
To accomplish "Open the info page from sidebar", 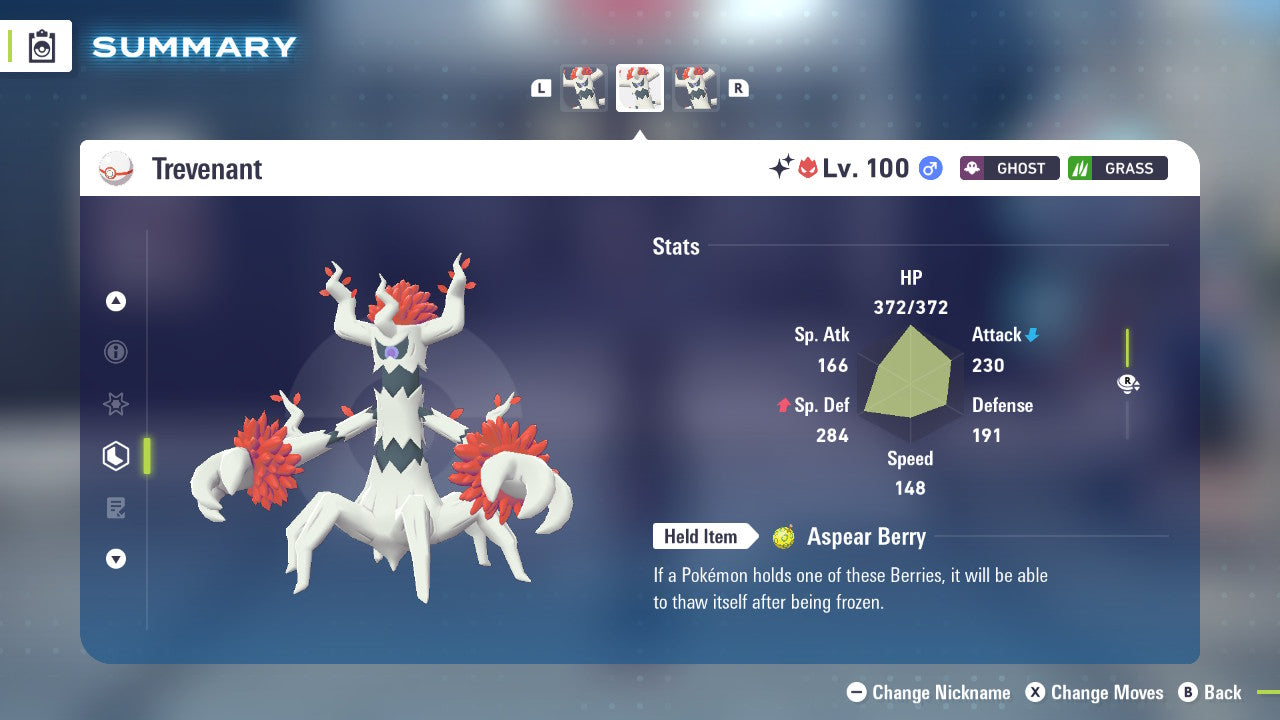I will [x=116, y=352].
